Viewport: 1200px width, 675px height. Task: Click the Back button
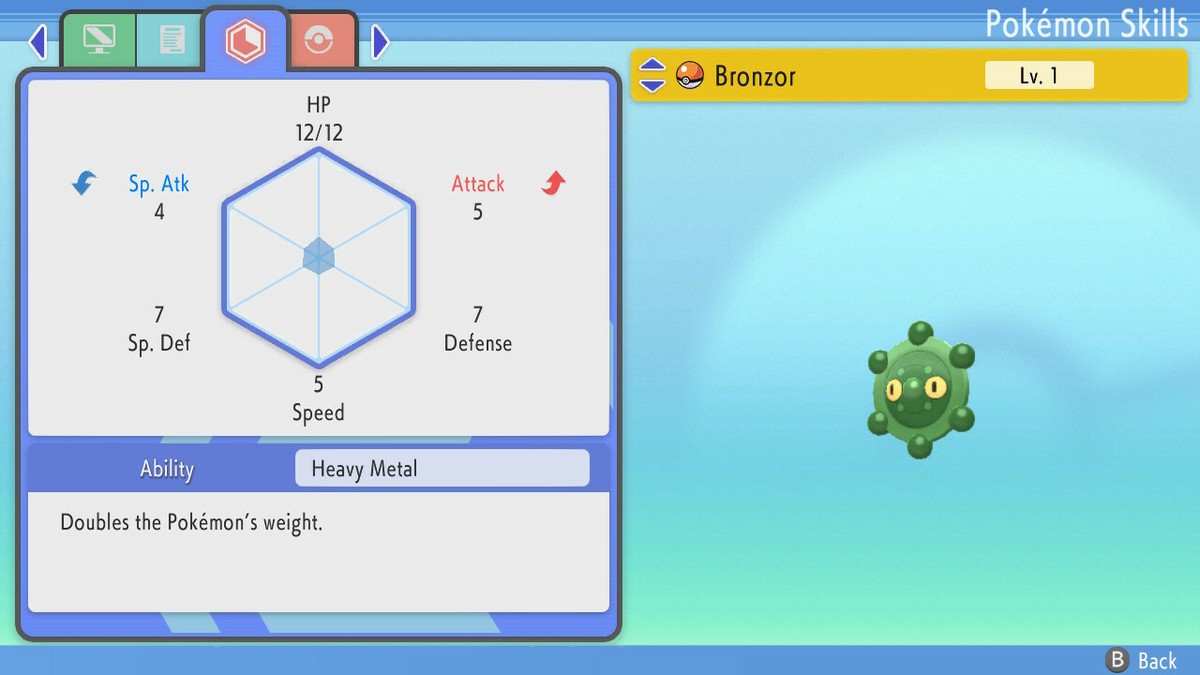[x=1141, y=660]
